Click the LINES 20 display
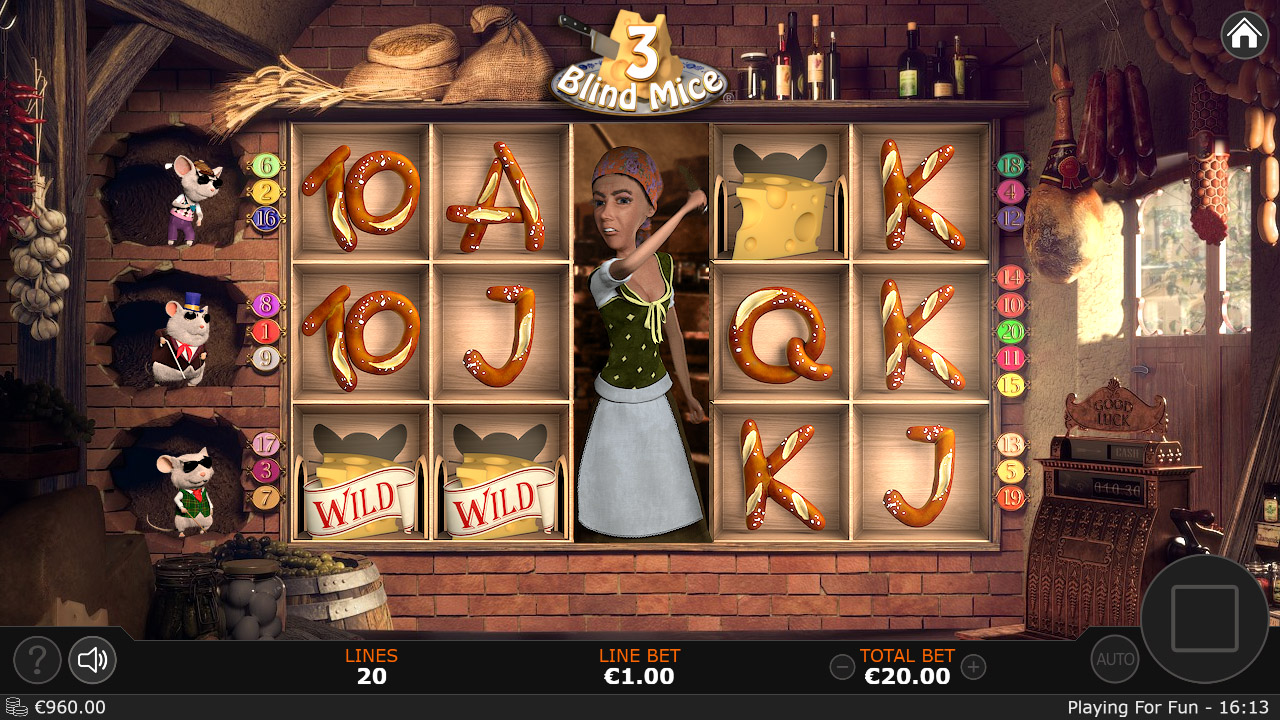Screen dimensions: 1280x720 coord(371,667)
